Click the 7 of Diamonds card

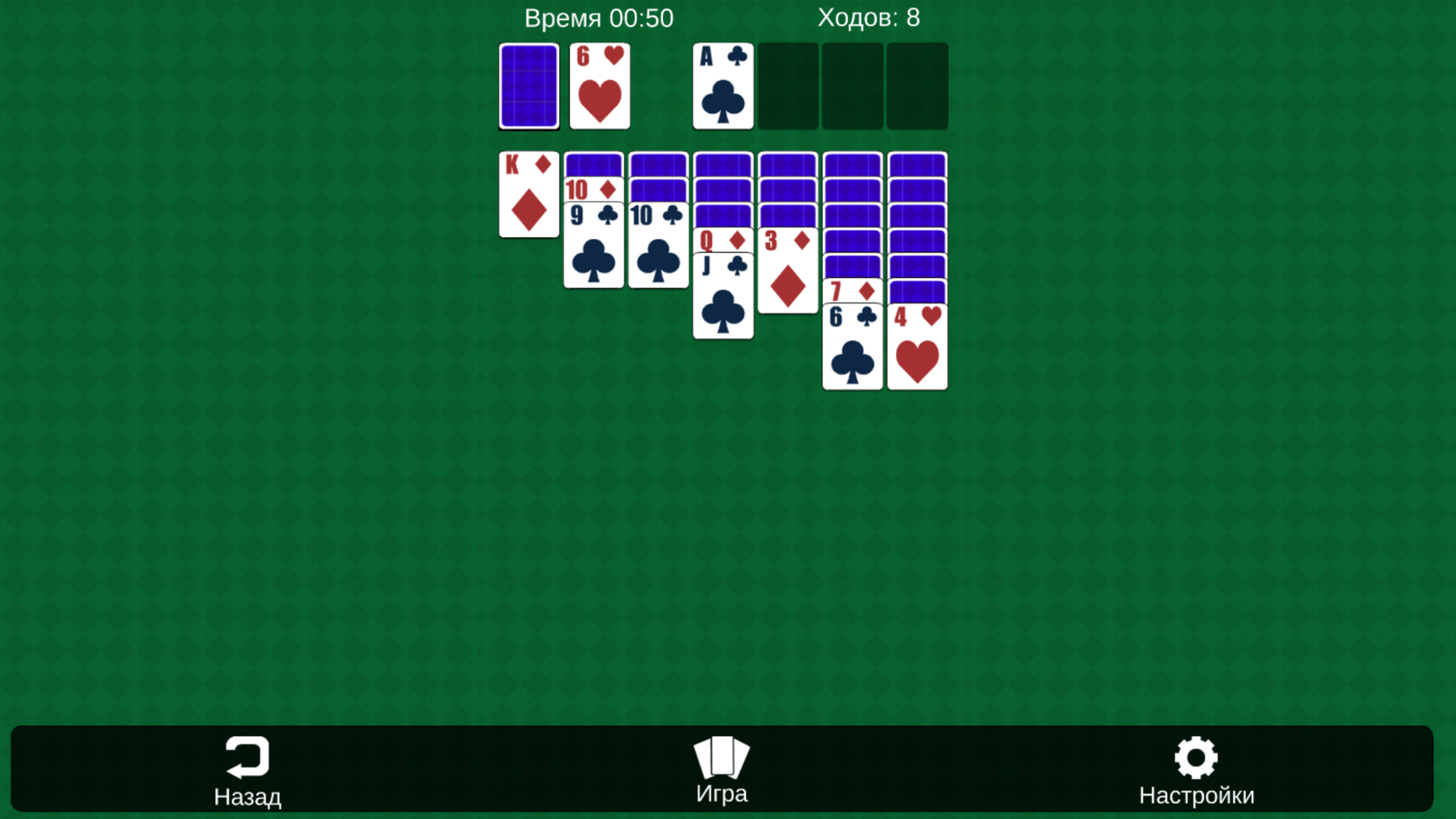click(x=851, y=291)
